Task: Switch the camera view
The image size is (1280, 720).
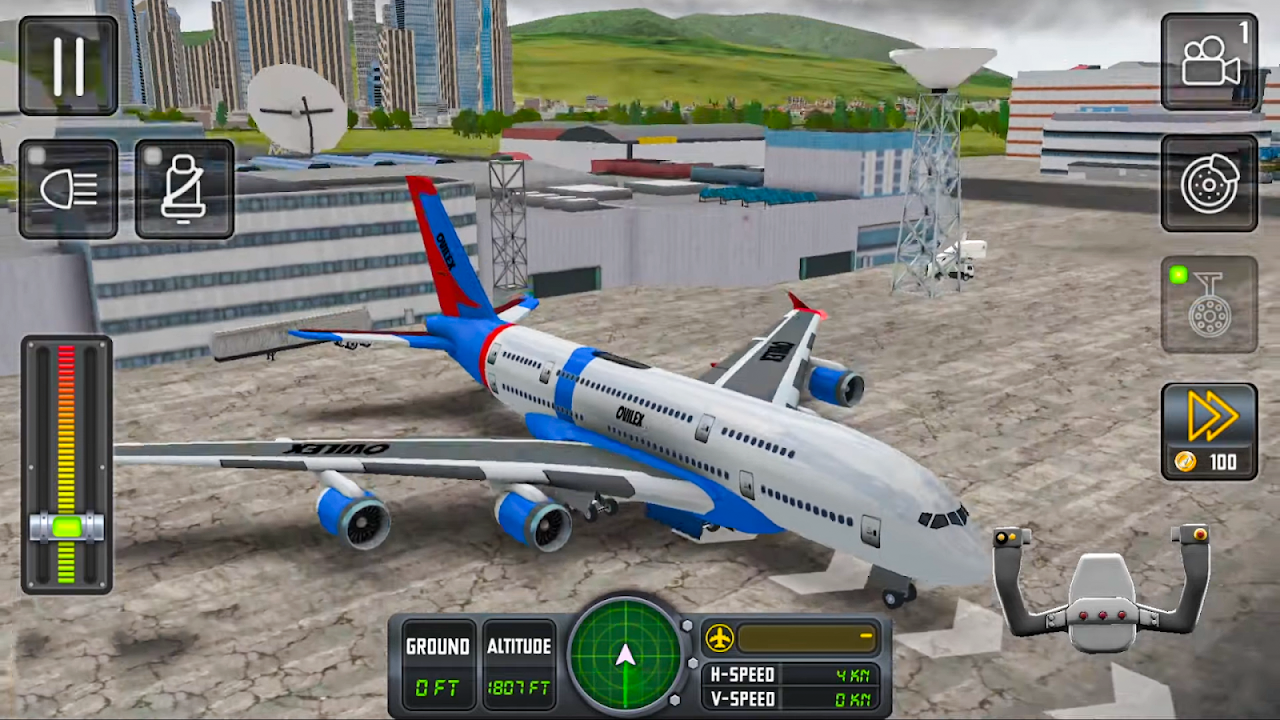Action: click(x=1209, y=62)
